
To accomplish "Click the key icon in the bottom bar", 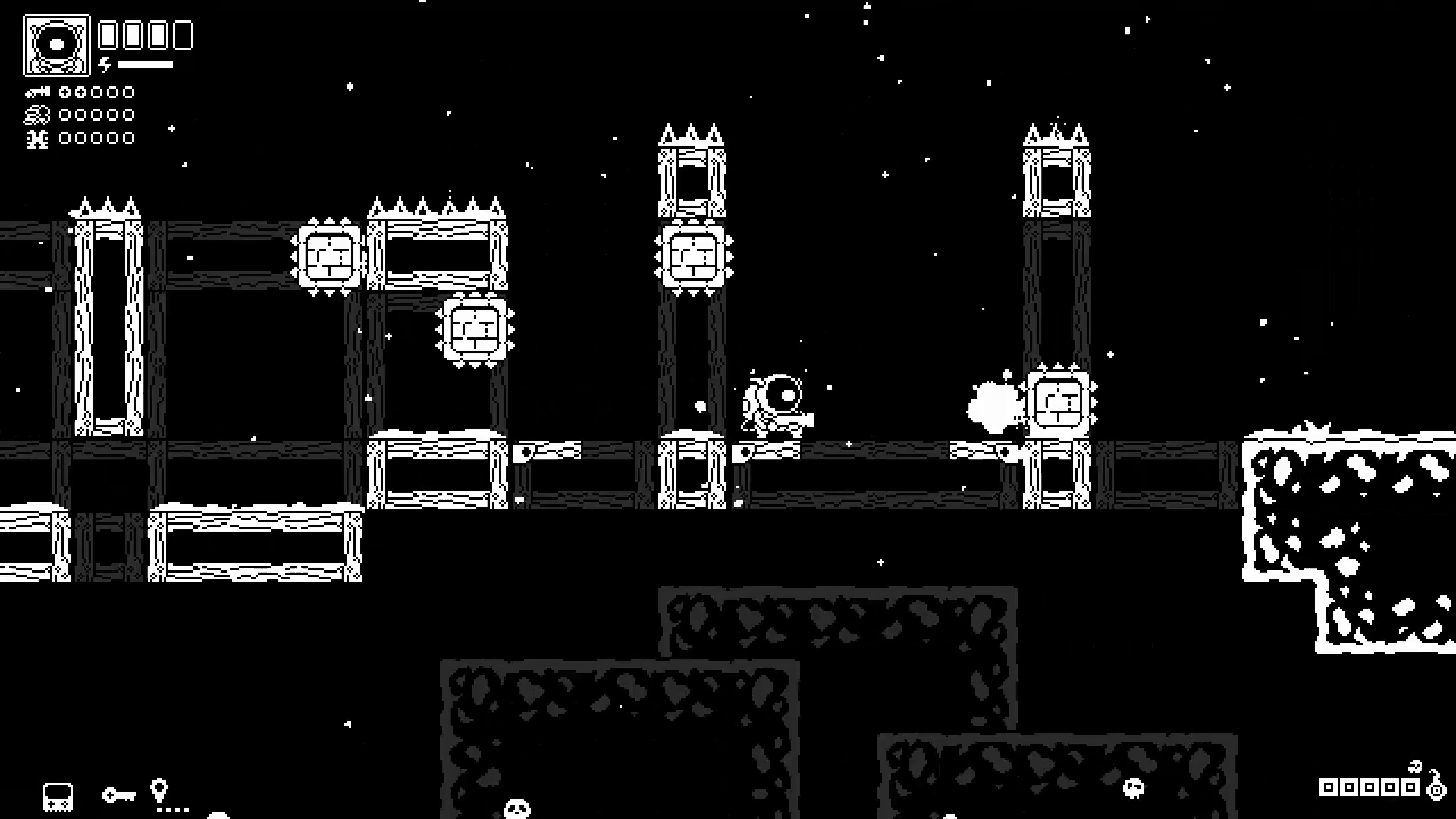I will click(120, 795).
